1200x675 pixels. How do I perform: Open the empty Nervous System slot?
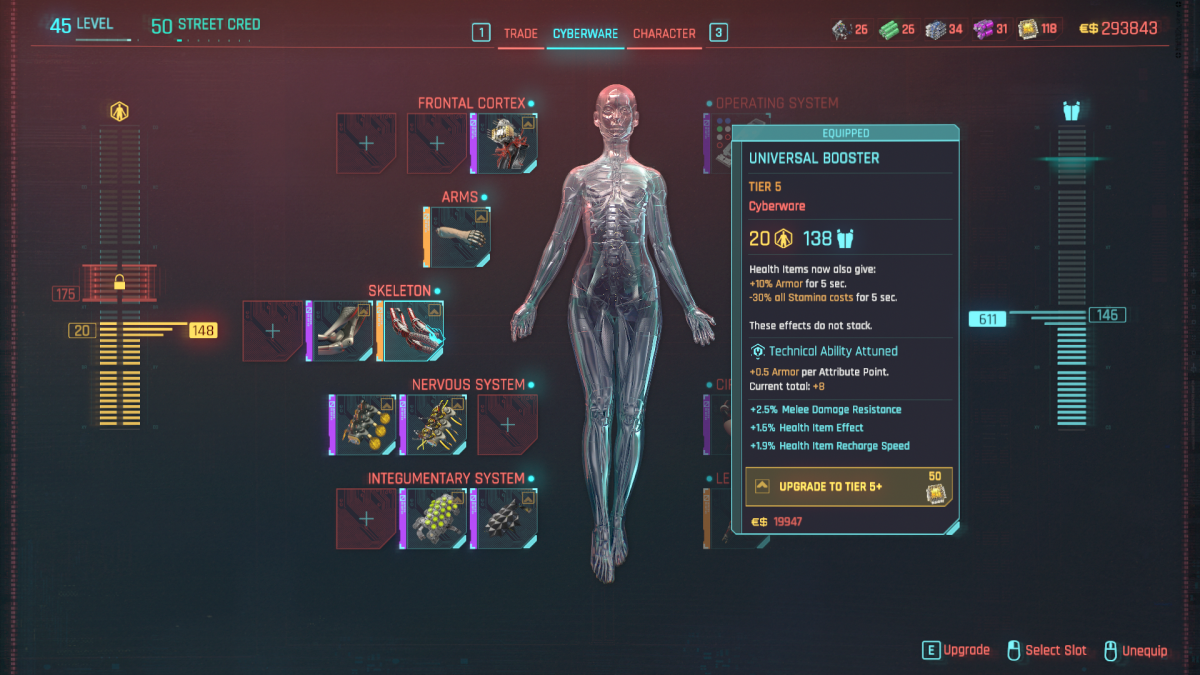[x=507, y=424]
